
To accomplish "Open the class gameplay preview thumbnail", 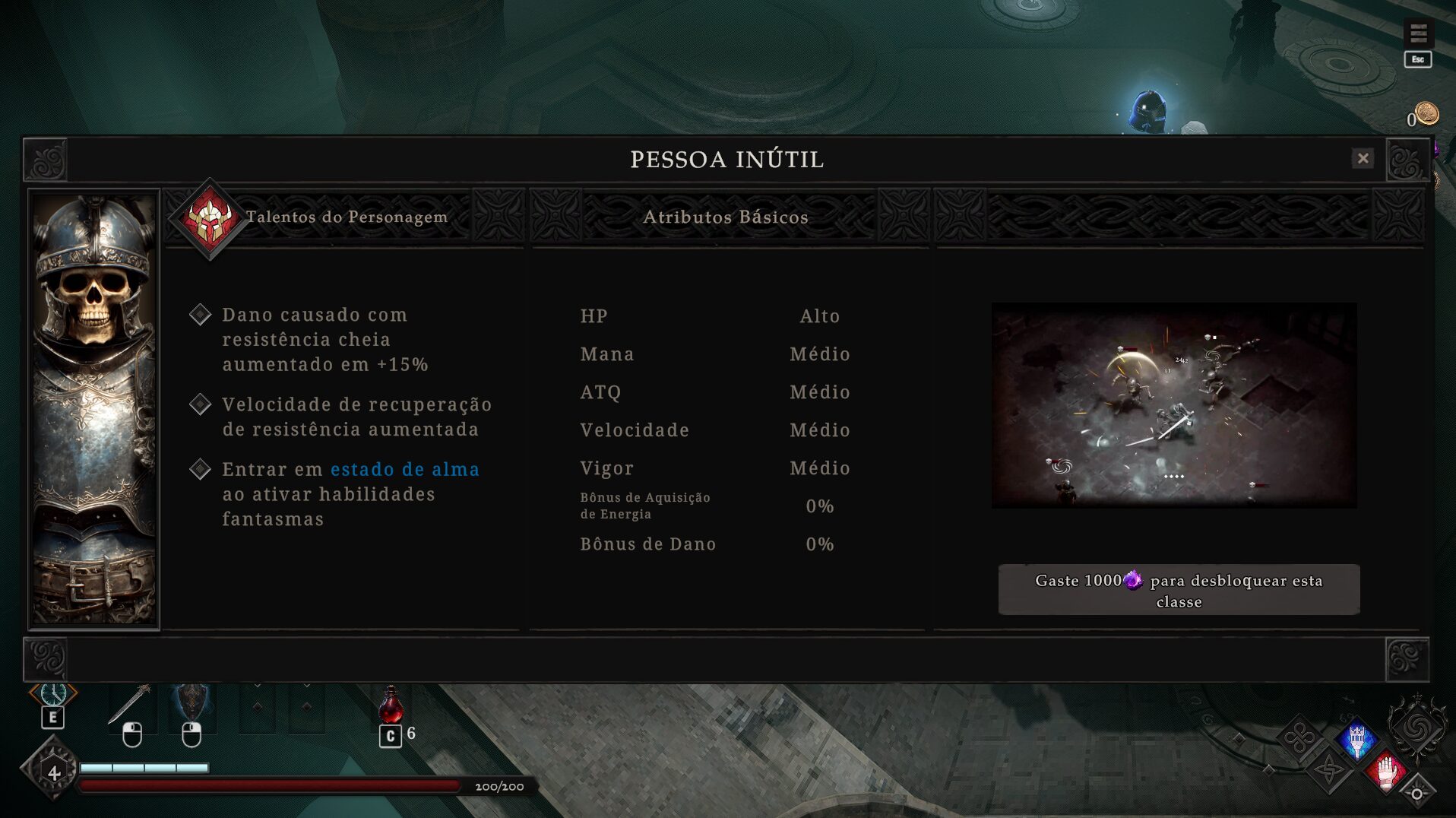I will pos(1174,405).
